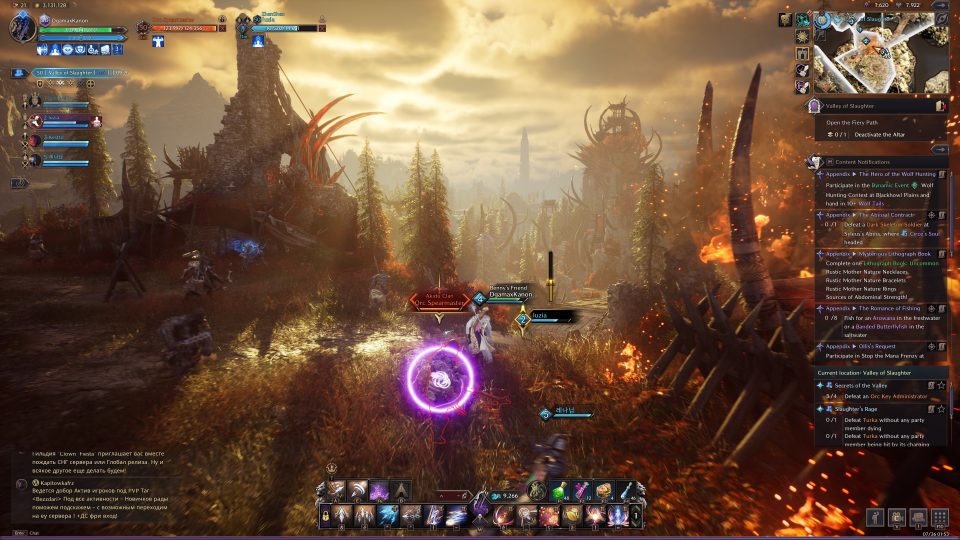Use the pink potion in the quick slot
Image resolution: width=960 pixels, height=540 pixels.
tap(582, 491)
